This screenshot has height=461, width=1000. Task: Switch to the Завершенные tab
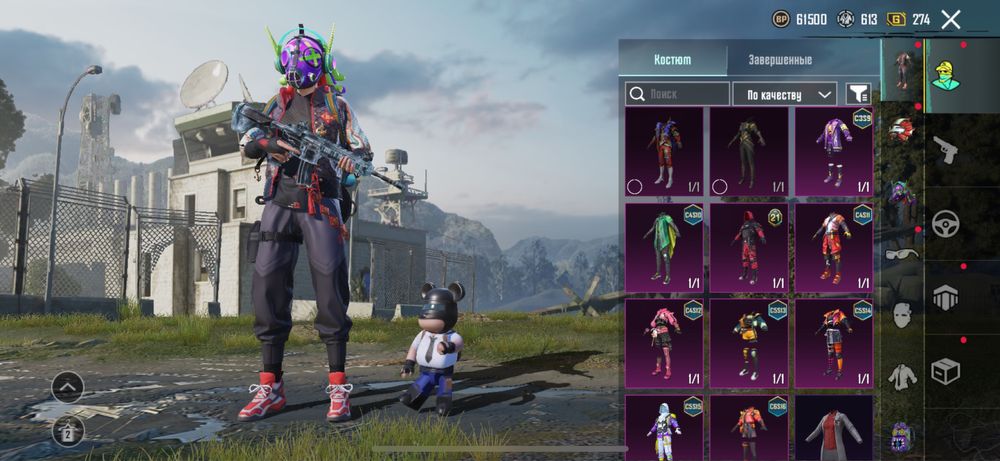pyautogui.click(x=780, y=60)
